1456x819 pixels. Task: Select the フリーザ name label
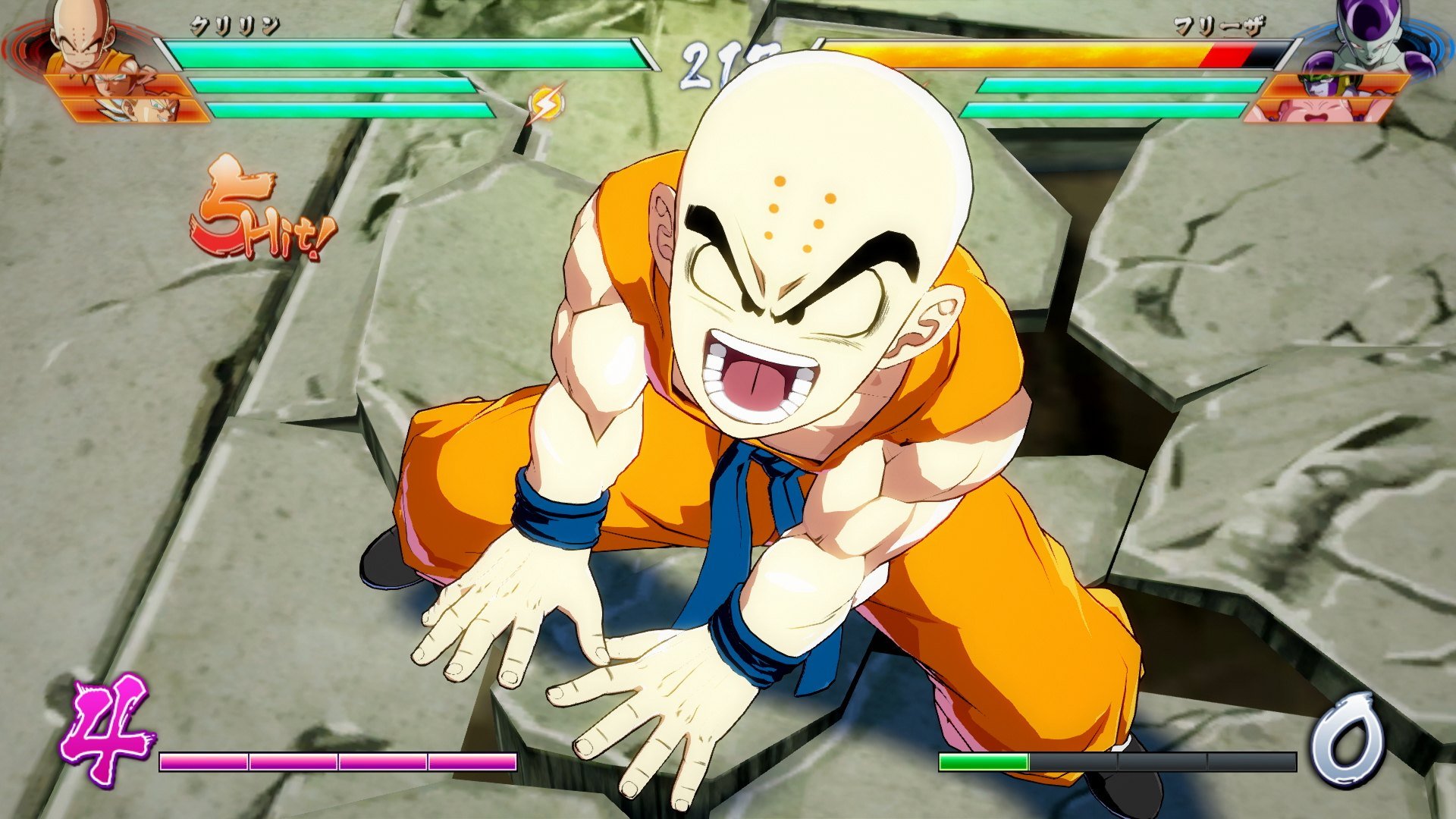[1221, 24]
